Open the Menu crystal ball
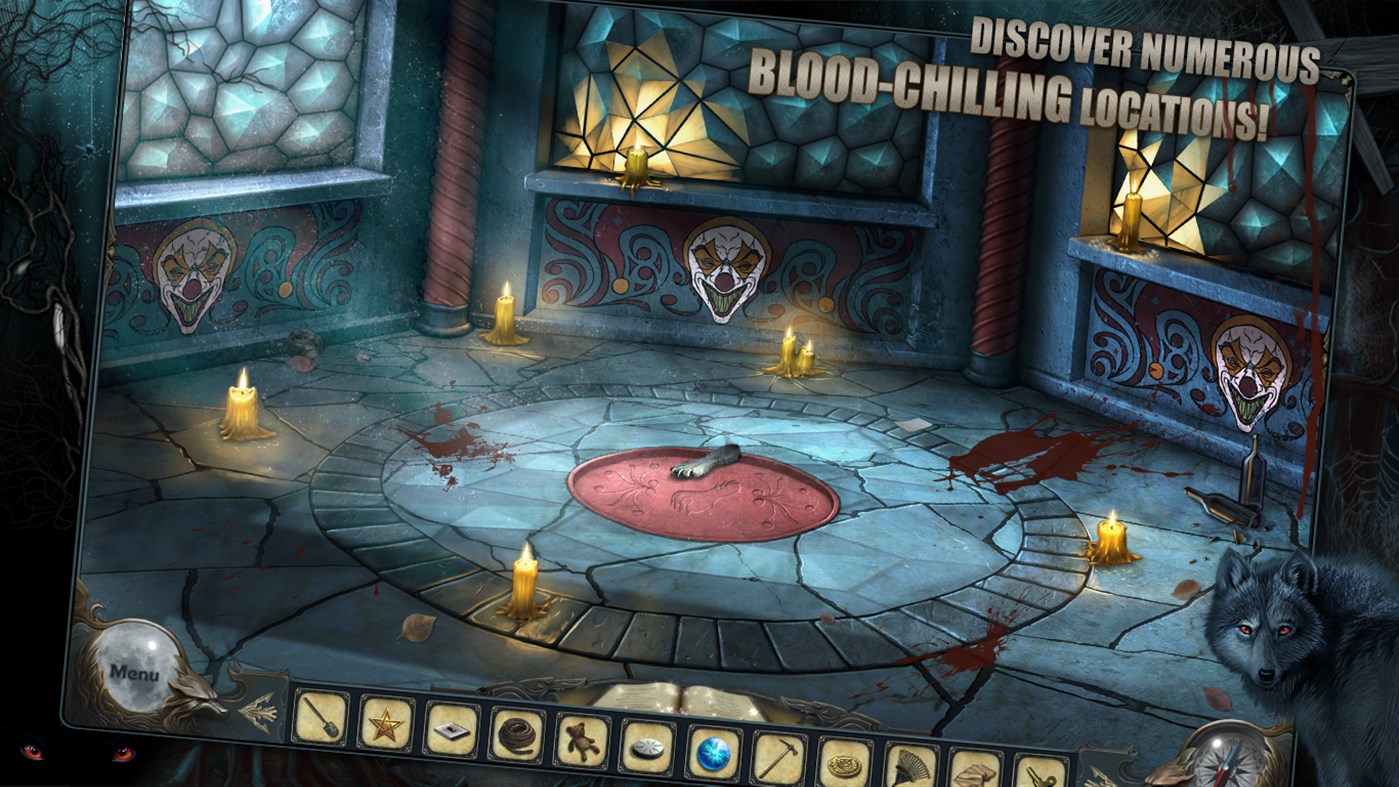Viewport: 1399px width, 787px height. click(139, 665)
